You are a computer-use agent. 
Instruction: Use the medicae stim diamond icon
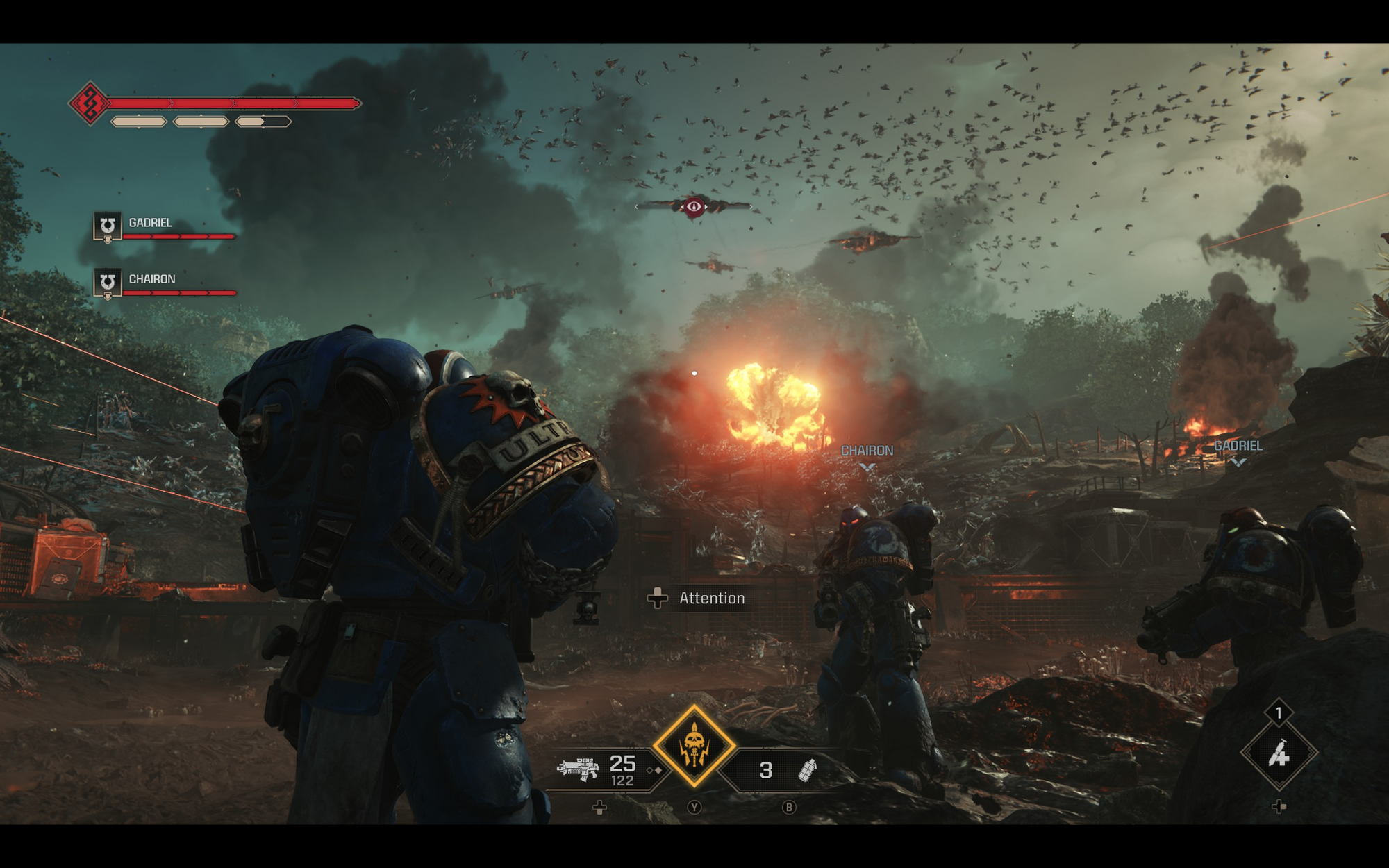pyautogui.click(x=1279, y=753)
